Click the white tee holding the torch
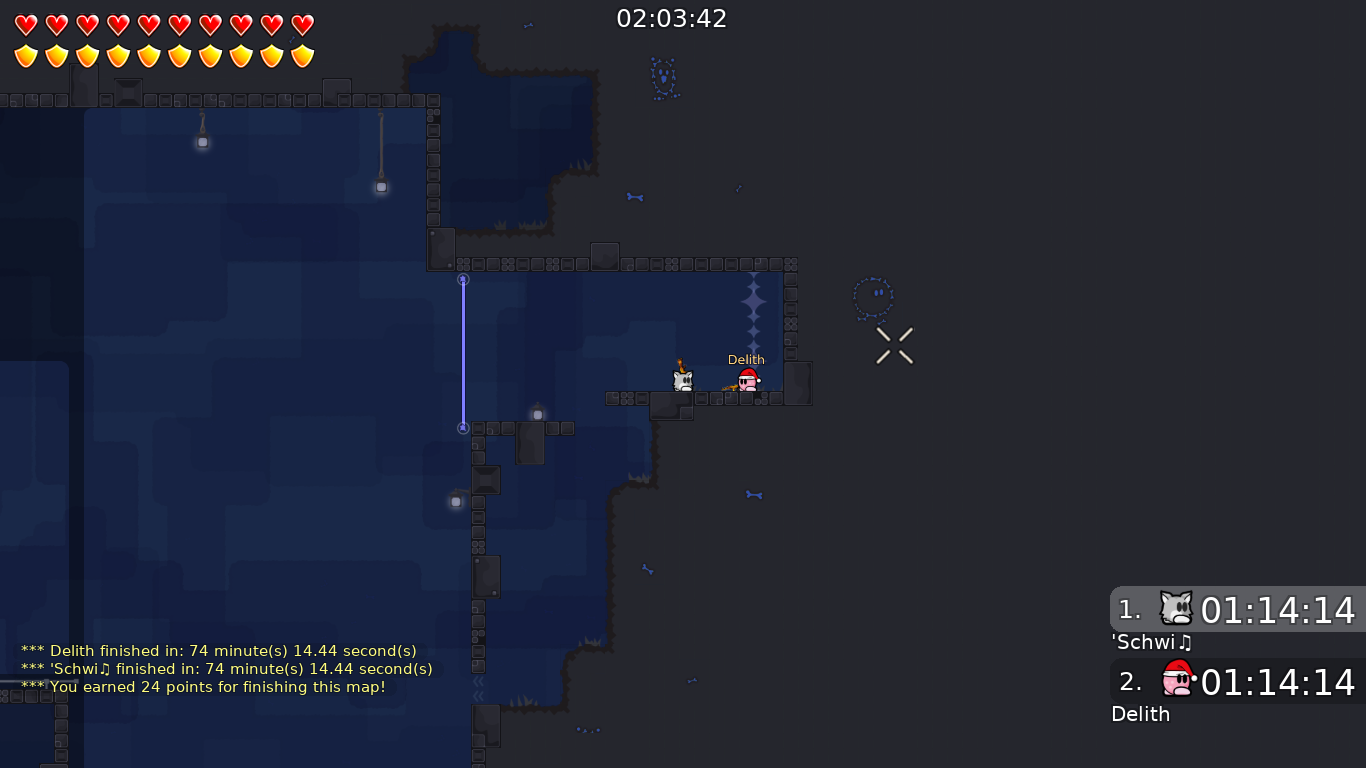This screenshot has width=1366, height=768. click(683, 379)
